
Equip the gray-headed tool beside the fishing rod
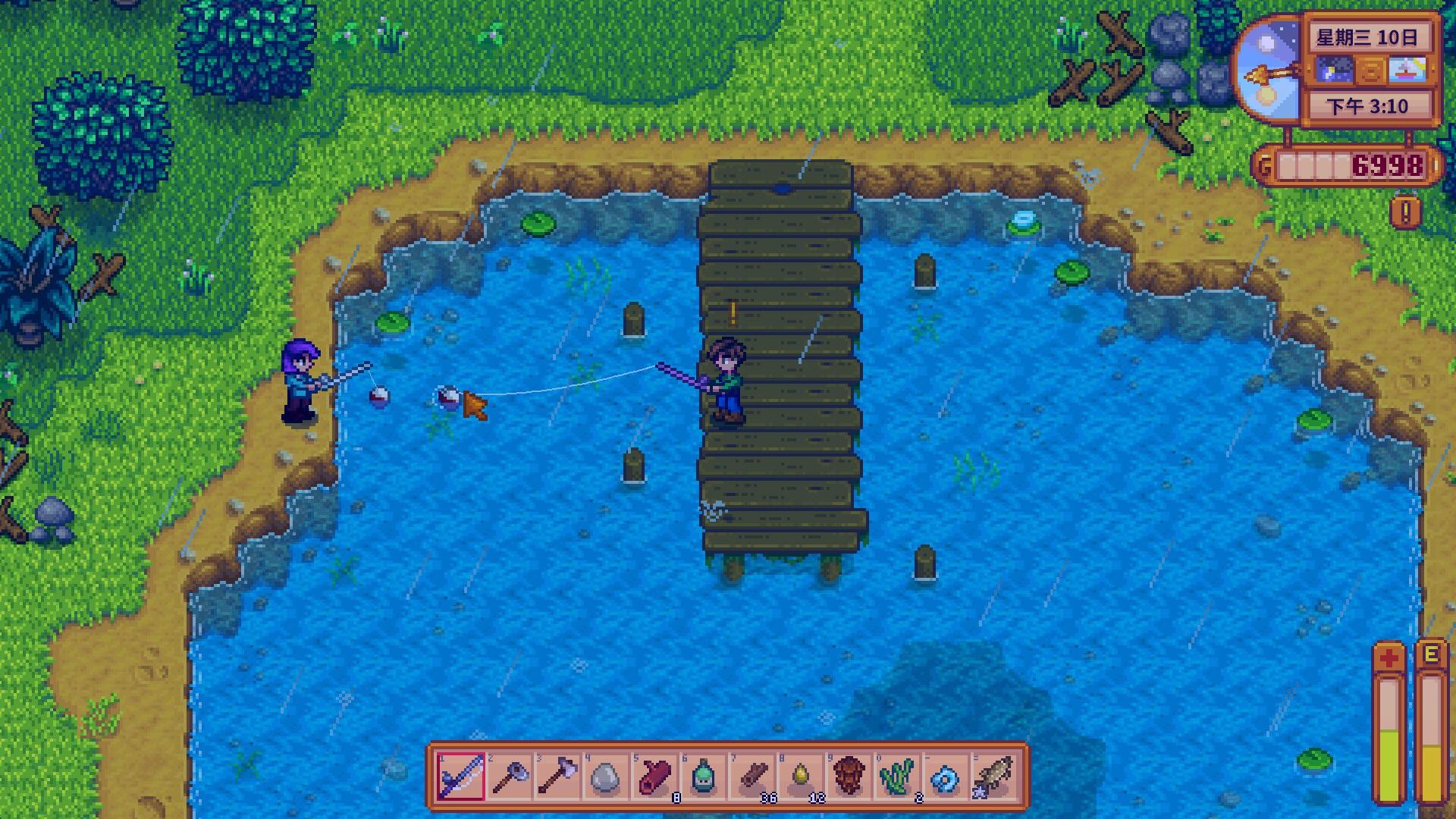click(509, 777)
